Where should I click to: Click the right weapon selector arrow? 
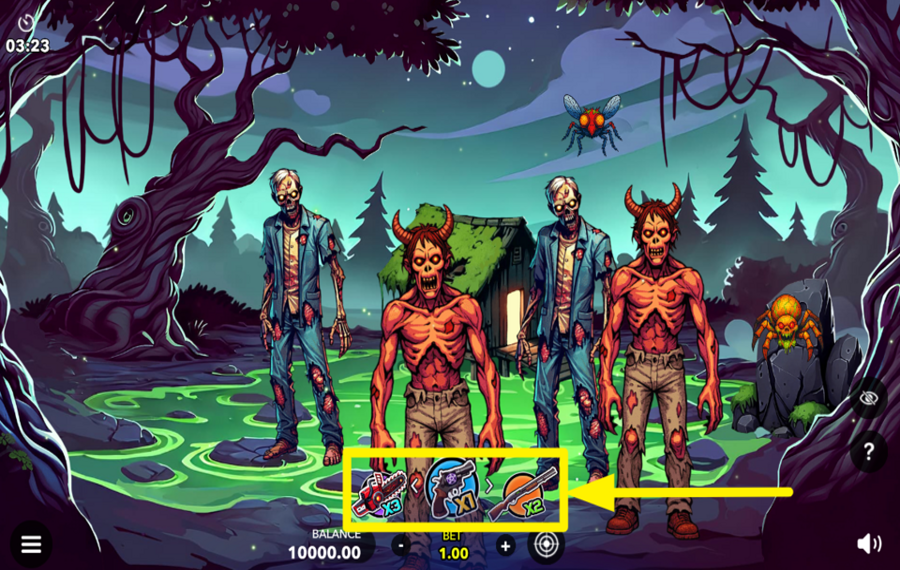click(488, 486)
